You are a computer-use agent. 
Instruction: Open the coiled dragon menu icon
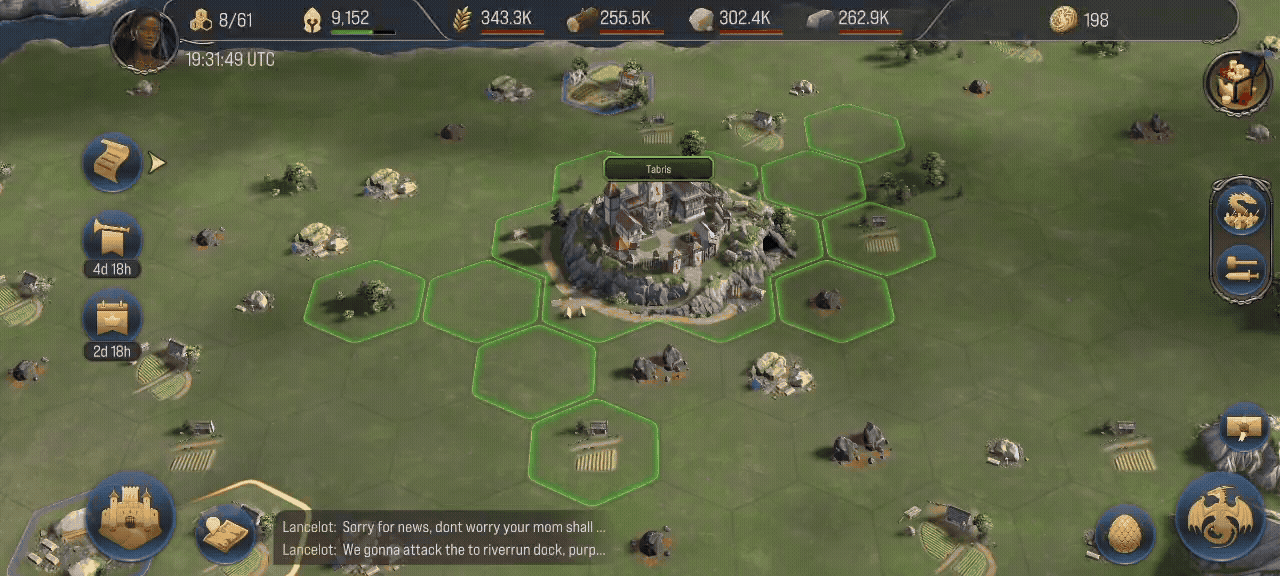click(x=1240, y=212)
